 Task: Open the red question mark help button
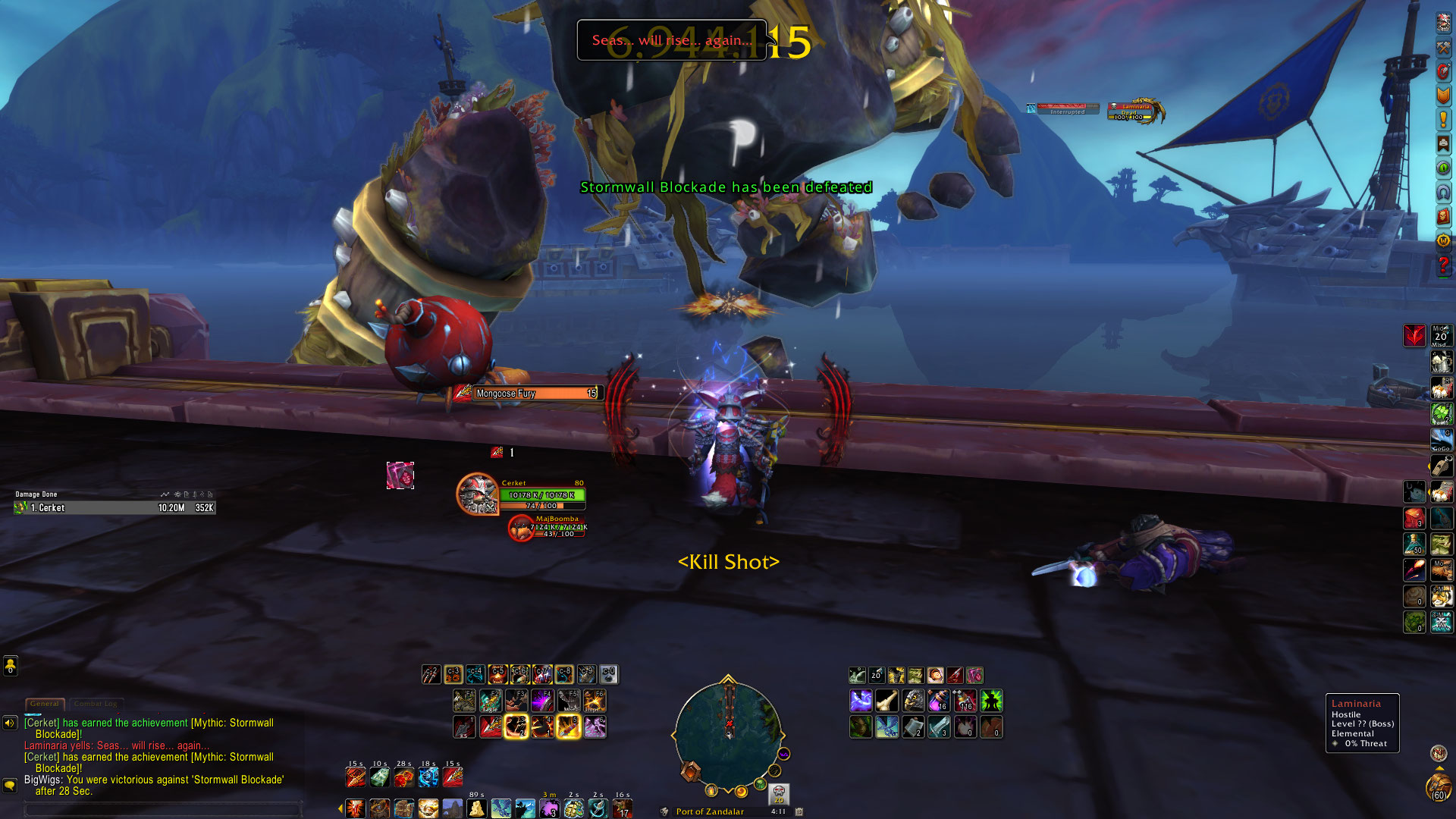point(1443,265)
